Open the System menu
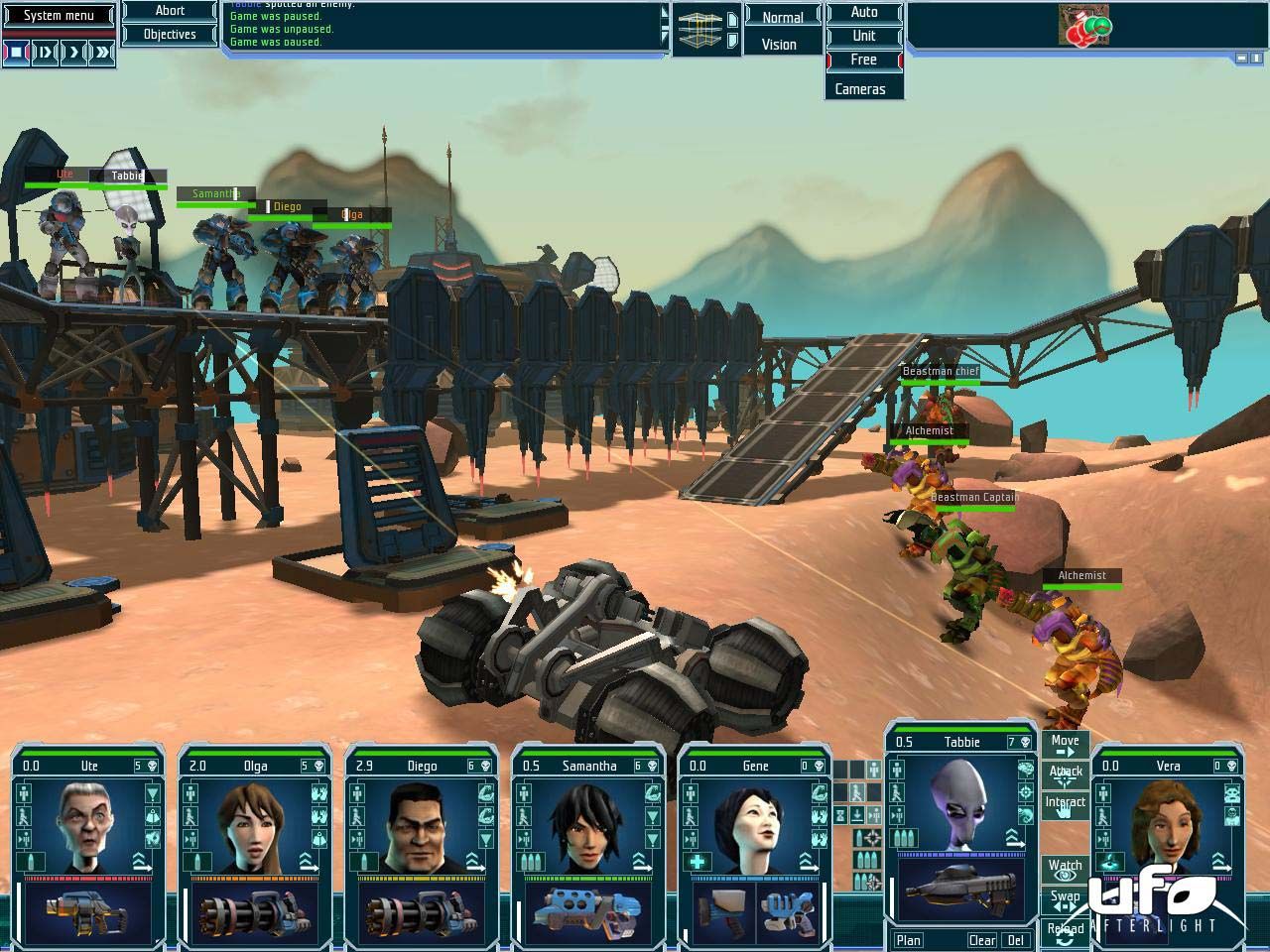 pyautogui.click(x=59, y=15)
